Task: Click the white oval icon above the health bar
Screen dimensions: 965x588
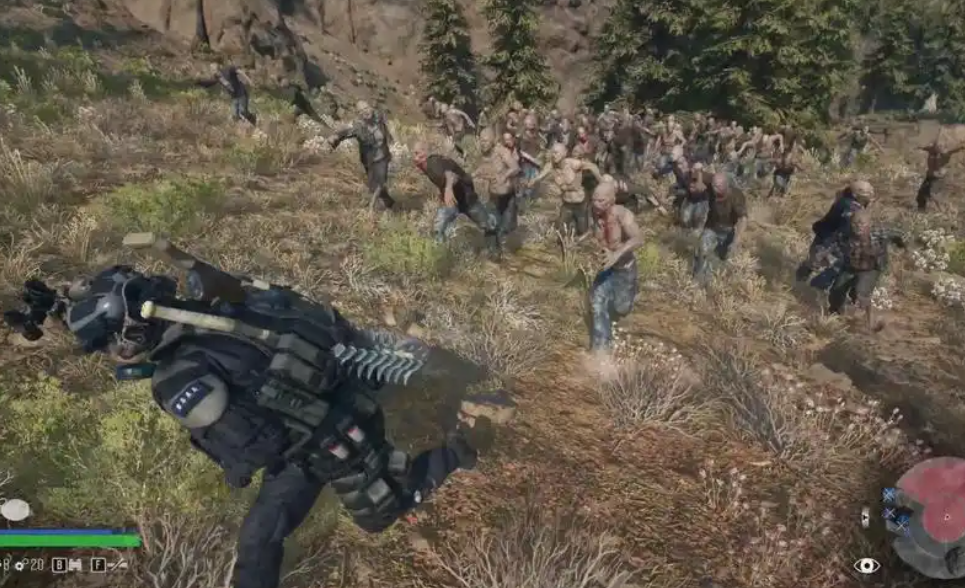Action: (15, 510)
